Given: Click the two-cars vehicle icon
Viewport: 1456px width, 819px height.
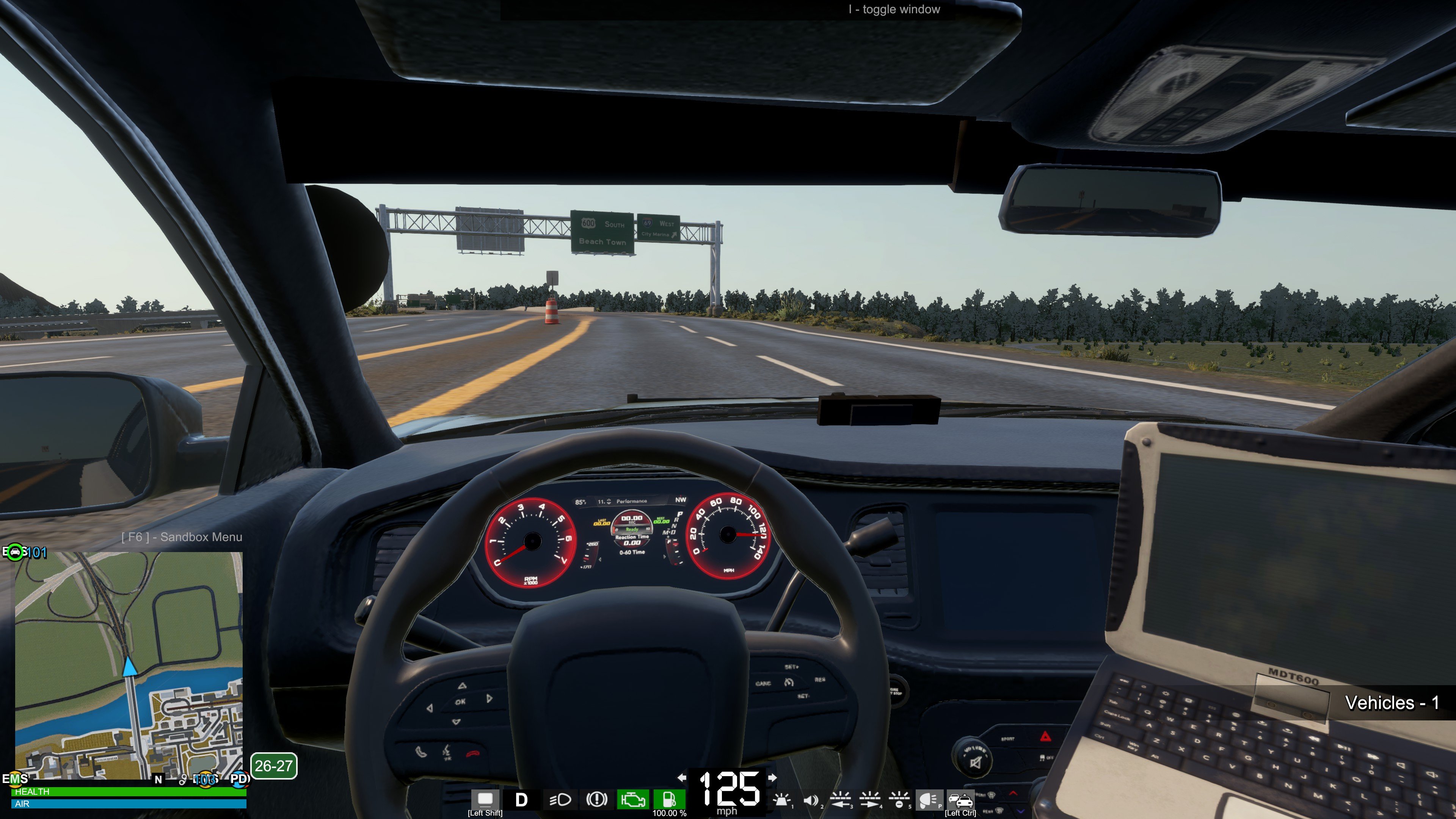Looking at the screenshot, I should [960, 800].
